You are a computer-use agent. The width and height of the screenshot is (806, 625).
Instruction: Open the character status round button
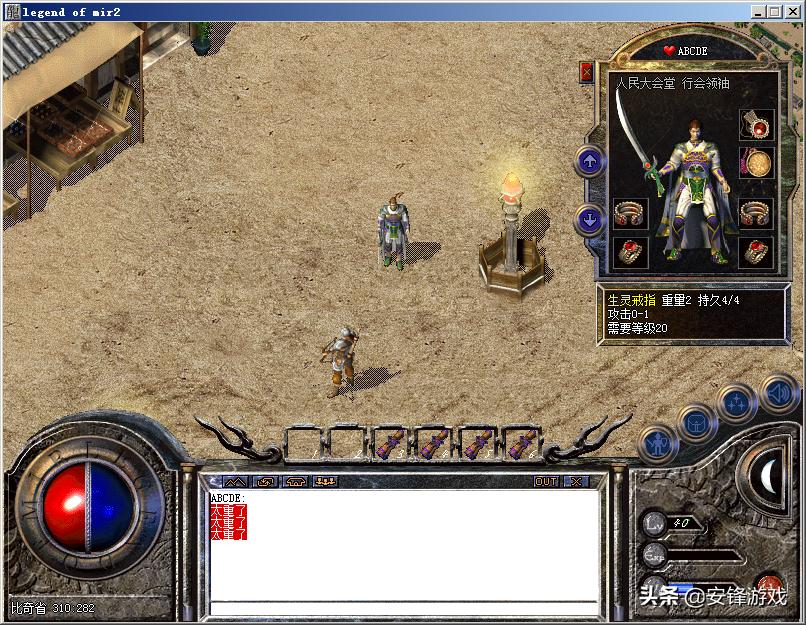(x=657, y=441)
